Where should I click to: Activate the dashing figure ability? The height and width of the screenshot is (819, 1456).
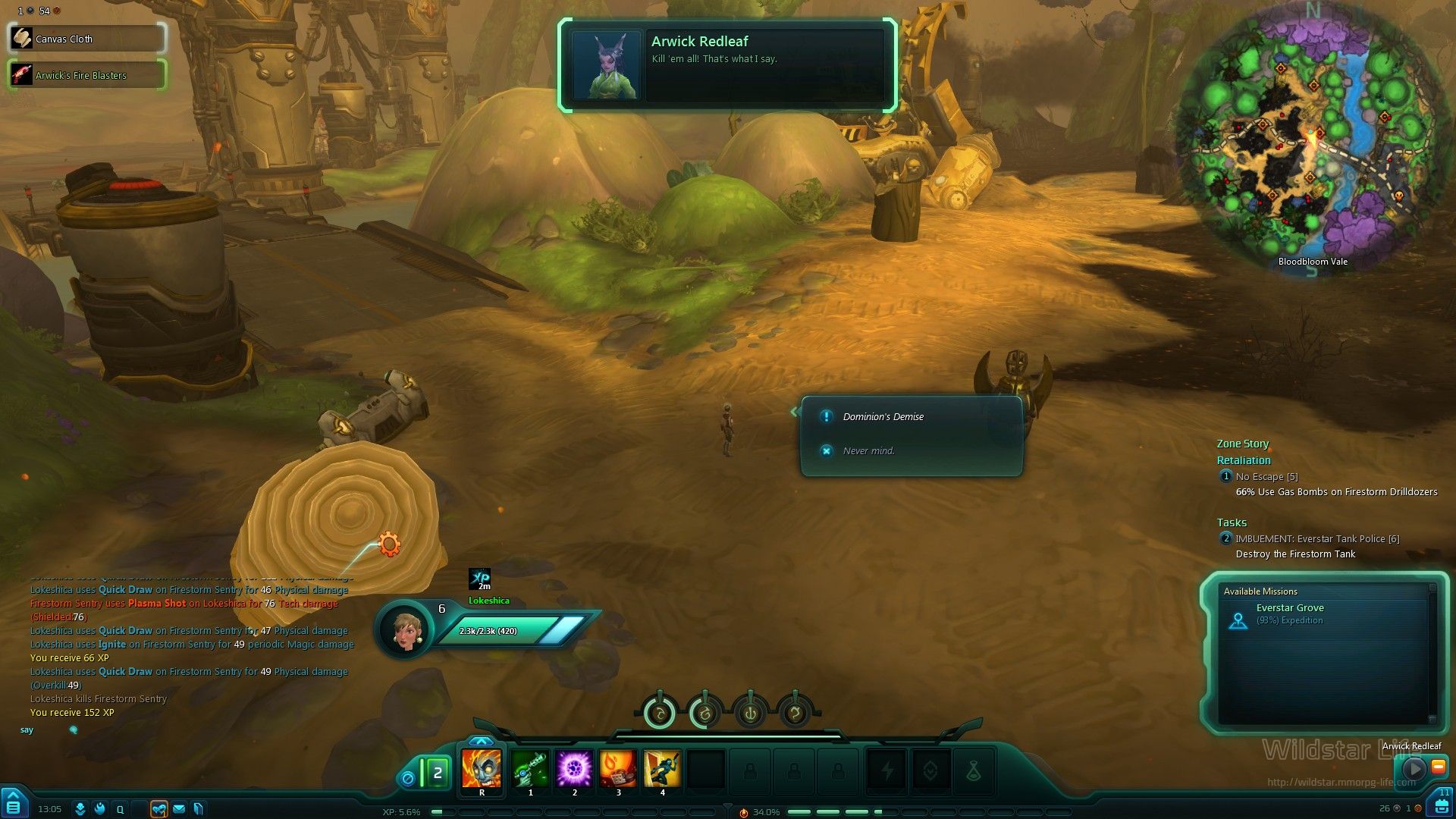[662, 770]
